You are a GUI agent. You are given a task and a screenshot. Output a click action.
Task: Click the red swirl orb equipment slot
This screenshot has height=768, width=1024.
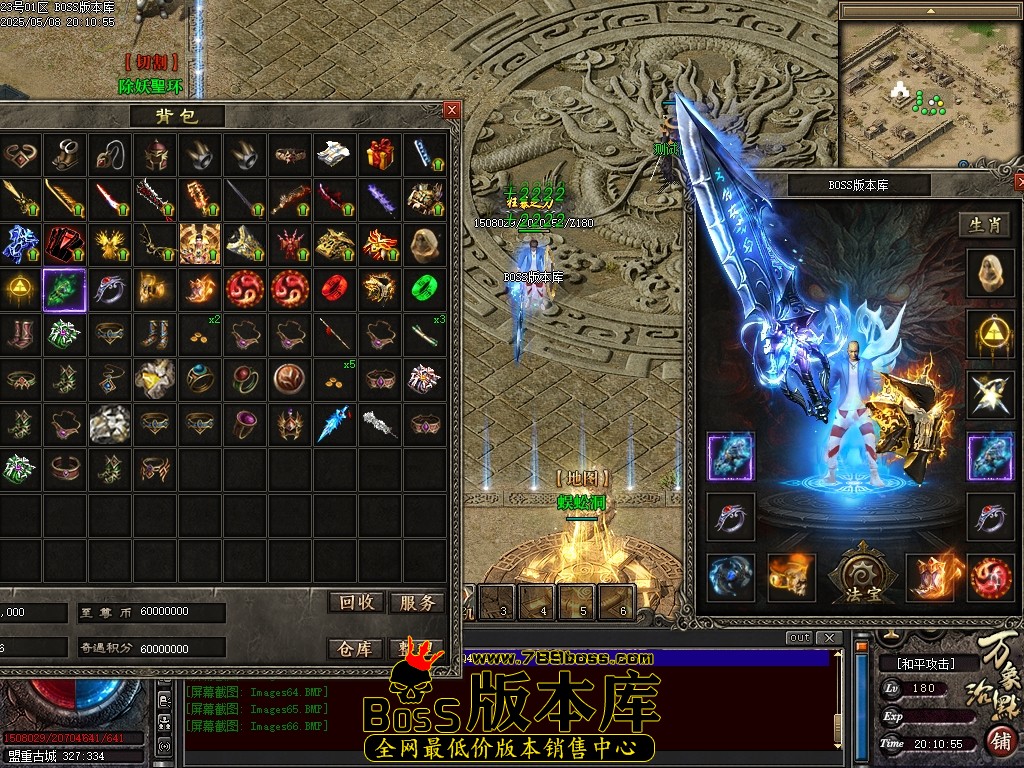coord(990,578)
